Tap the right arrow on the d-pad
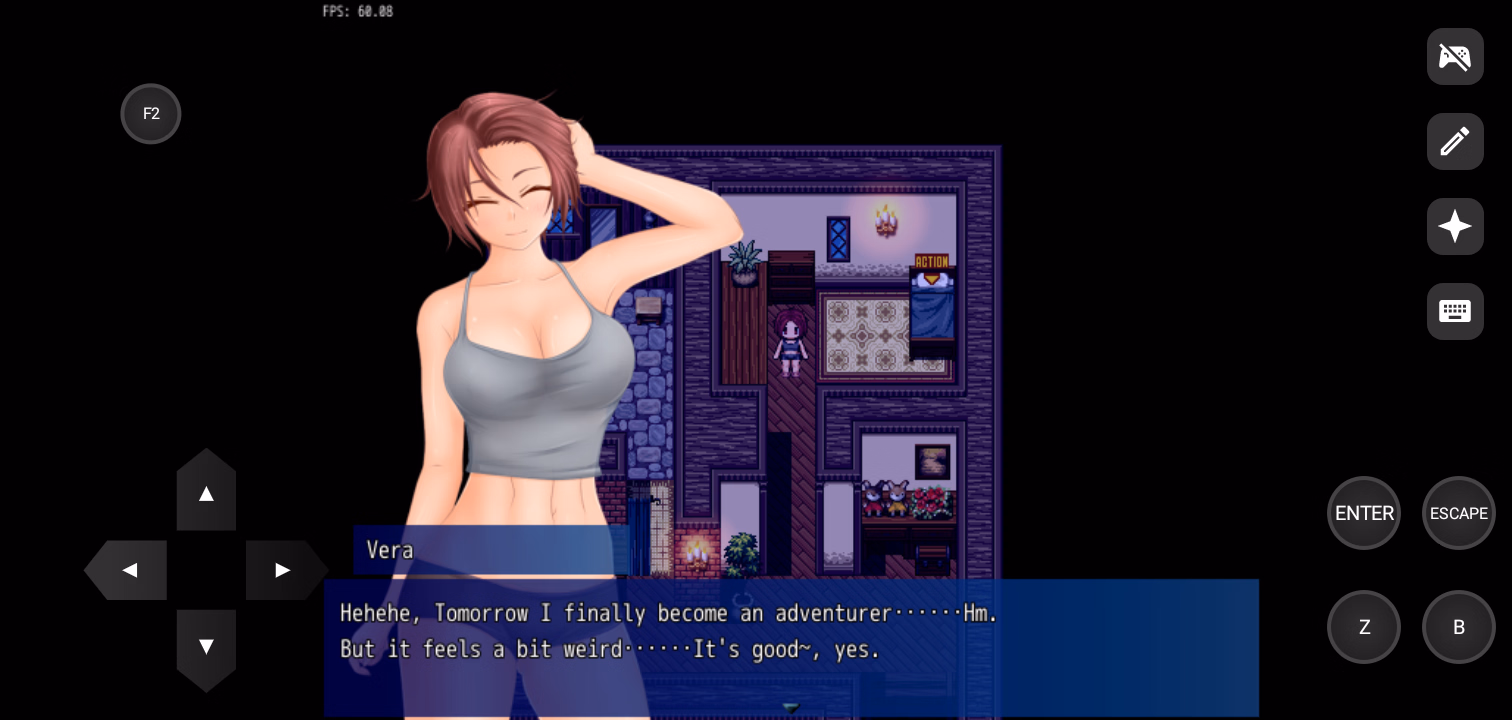Viewport: 1512px width, 720px height. (x=283, y=570)
